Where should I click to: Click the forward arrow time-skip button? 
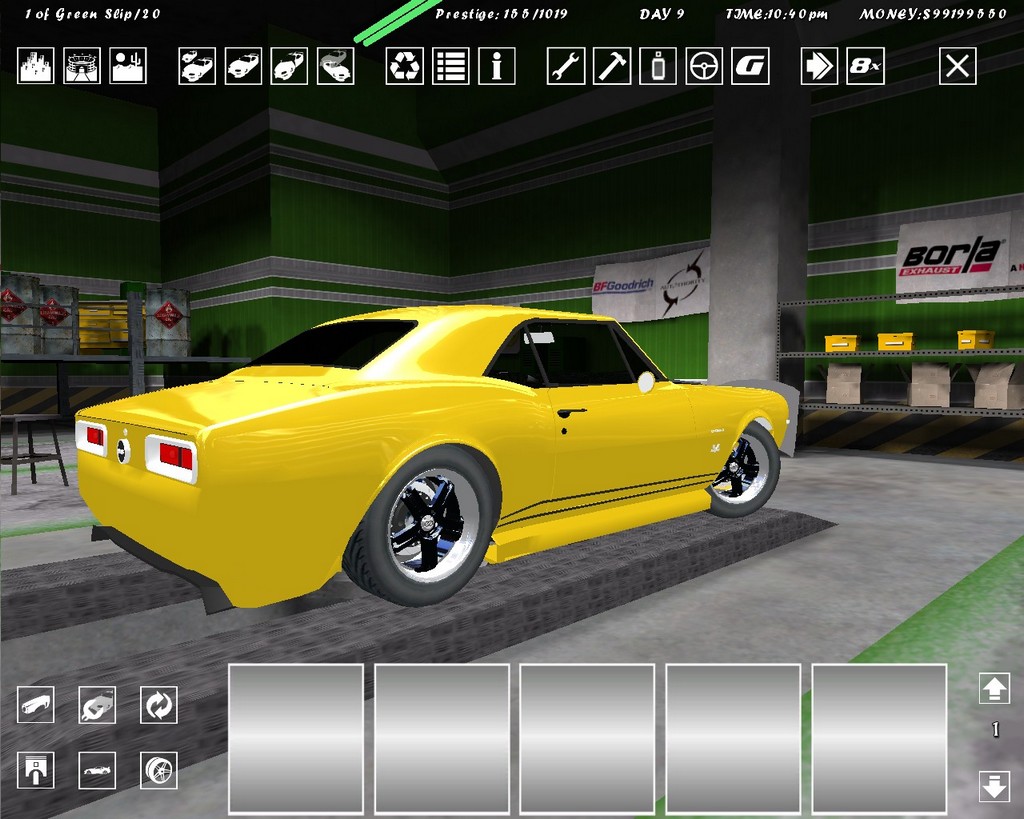pos(819,67)
